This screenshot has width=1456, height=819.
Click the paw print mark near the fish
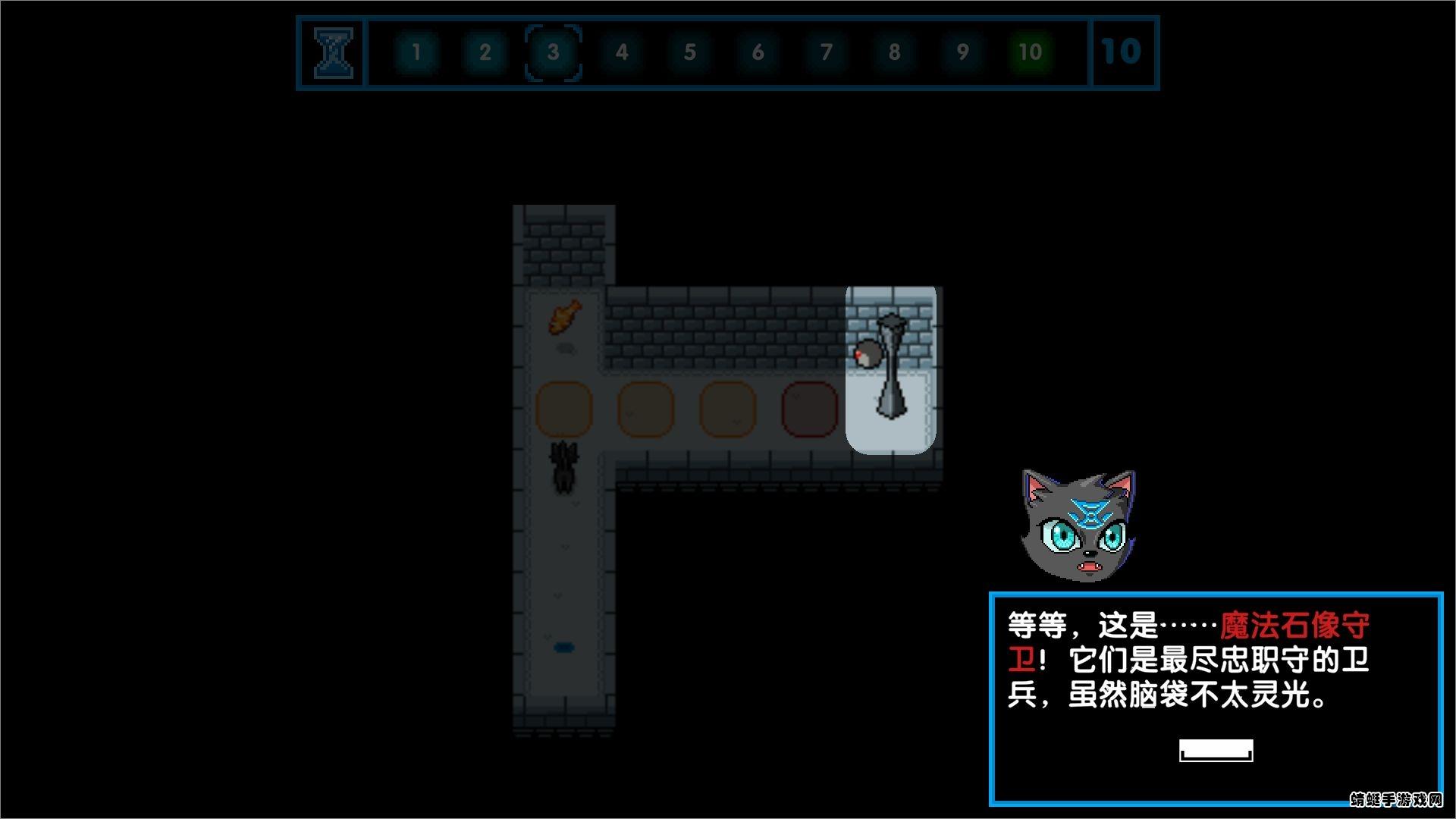(566, 349)
